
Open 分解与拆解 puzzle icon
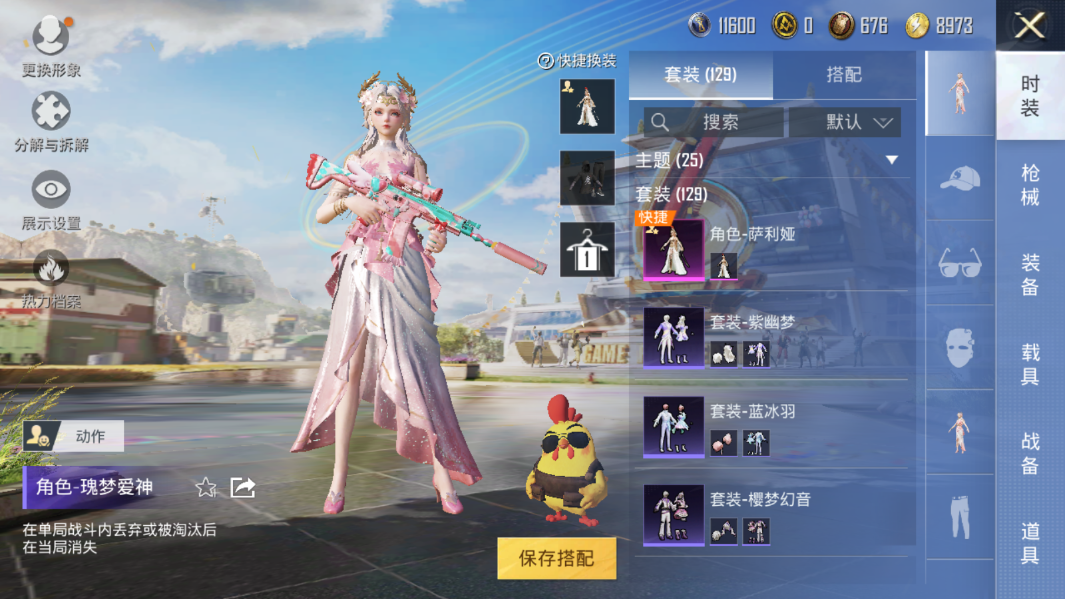click(x=51, y=121)
